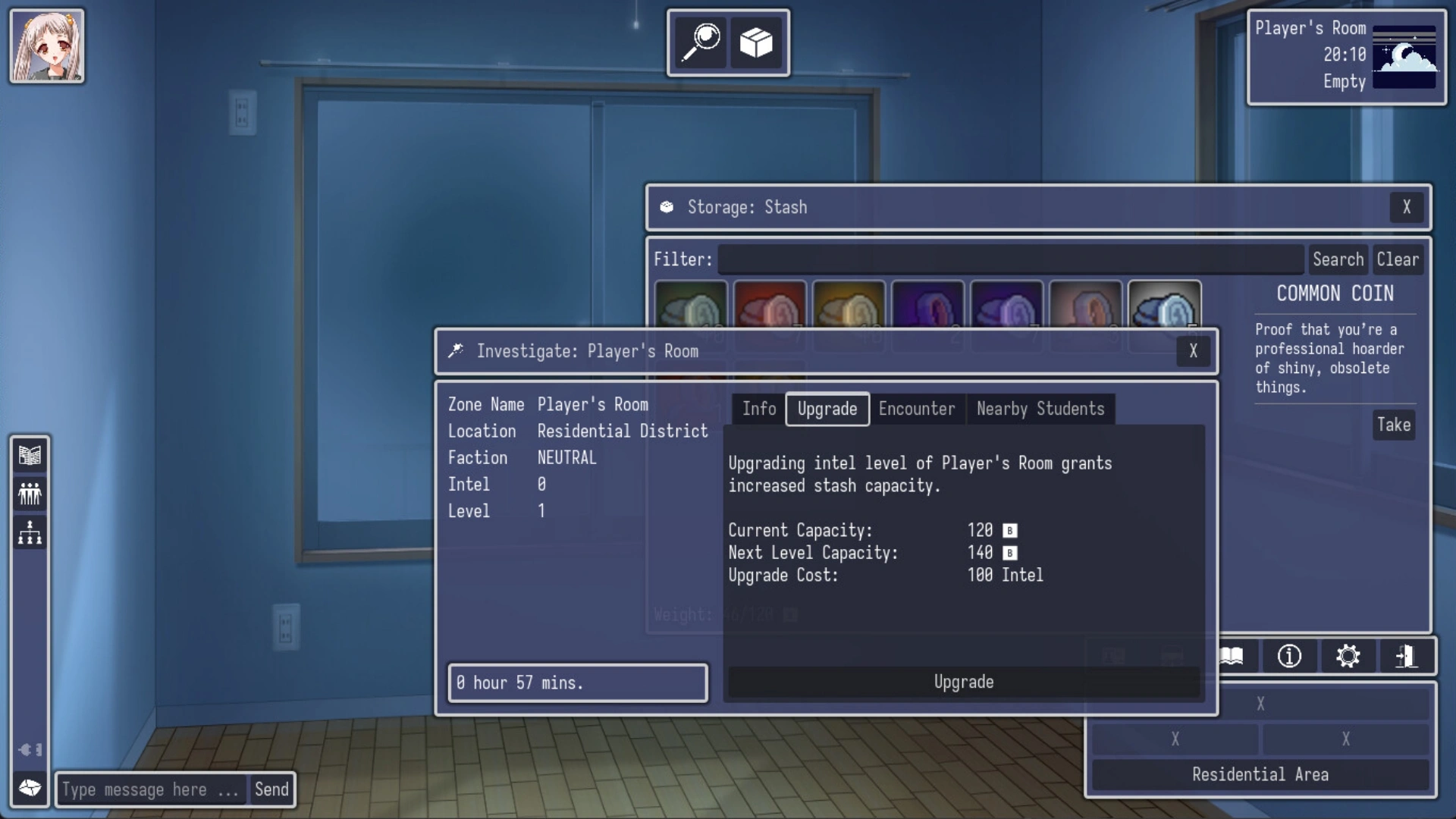Click the player character portrait

click(47, 46)
